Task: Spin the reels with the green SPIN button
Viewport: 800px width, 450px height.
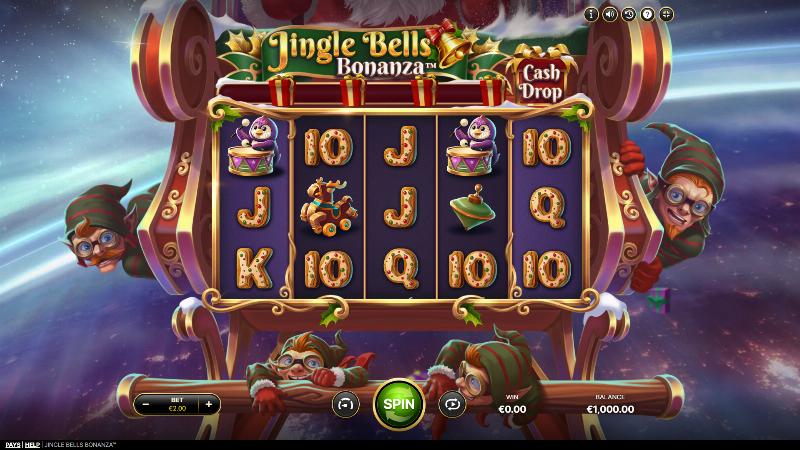Action: [x=398, y=404]
